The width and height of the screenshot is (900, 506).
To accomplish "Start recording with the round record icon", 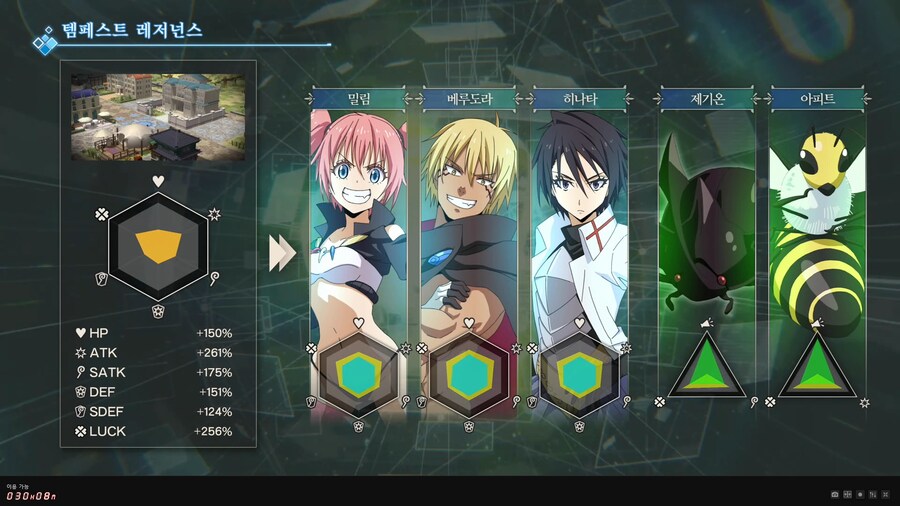I will tap(860, 494).
